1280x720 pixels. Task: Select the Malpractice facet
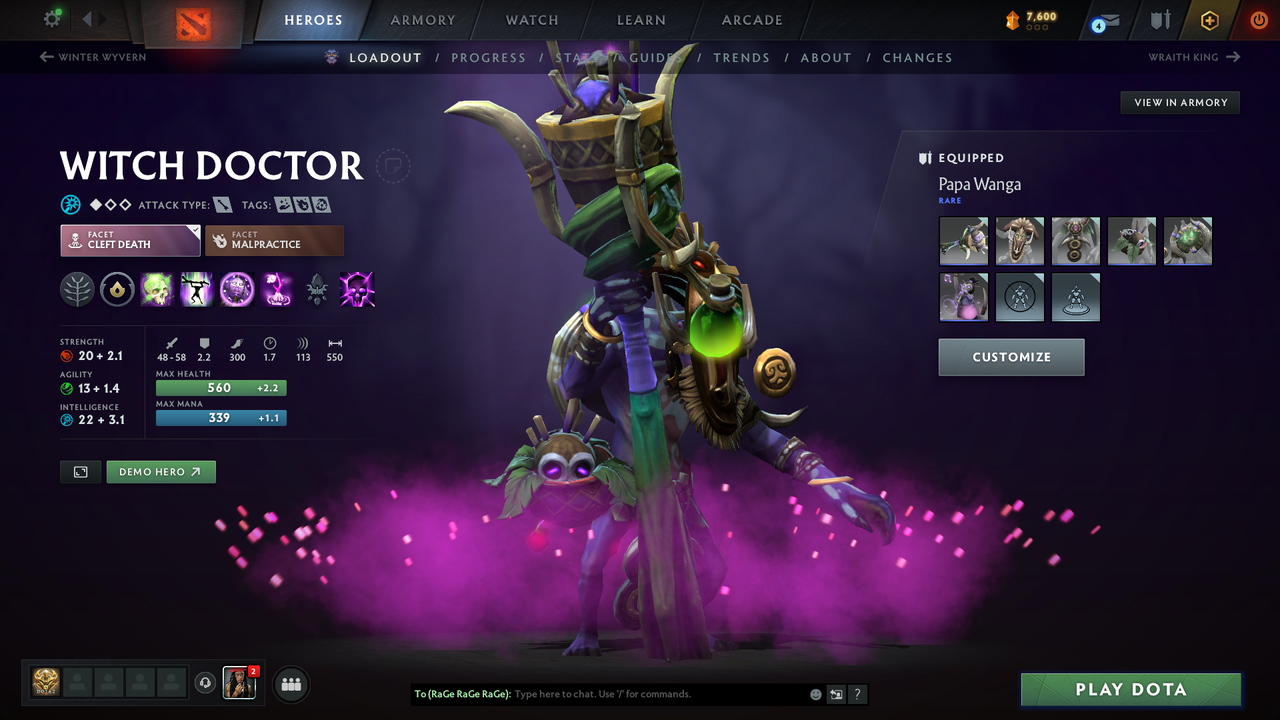274,240
